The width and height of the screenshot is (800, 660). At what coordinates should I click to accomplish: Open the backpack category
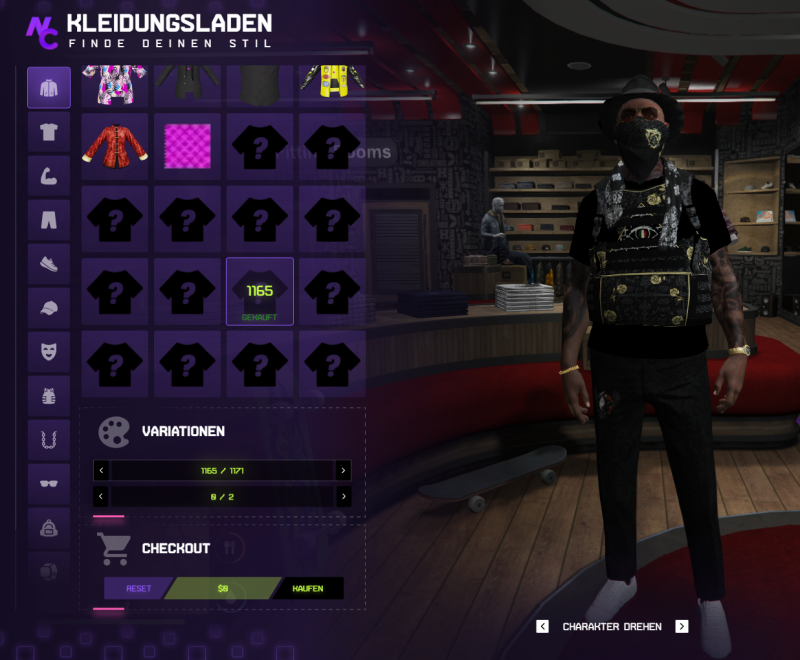[x=49, y=528]
